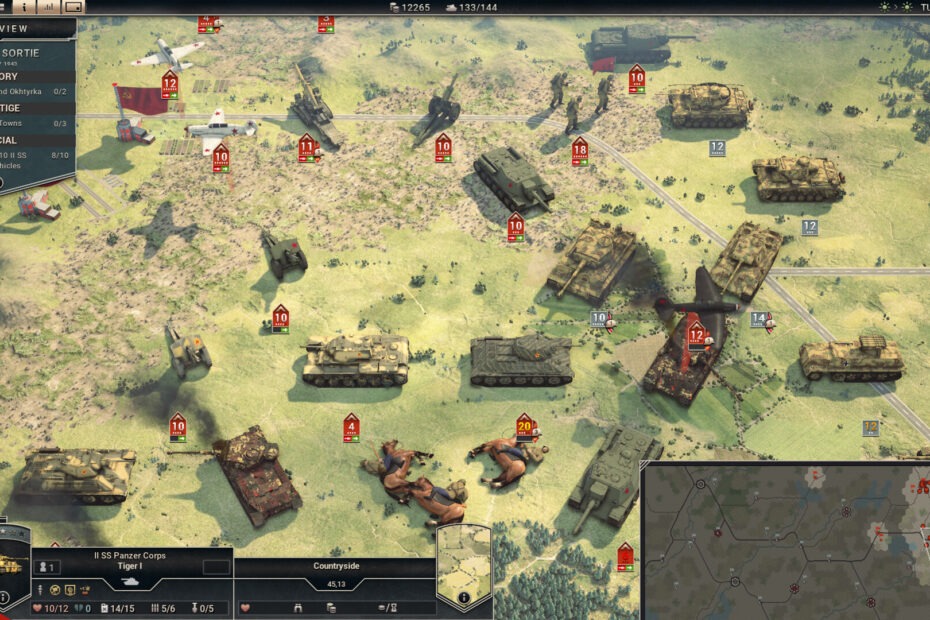Viewport: 930px width, 620px height.
Task: Select the Soviet infantry strength 18 marker
Action: (580, 151)
